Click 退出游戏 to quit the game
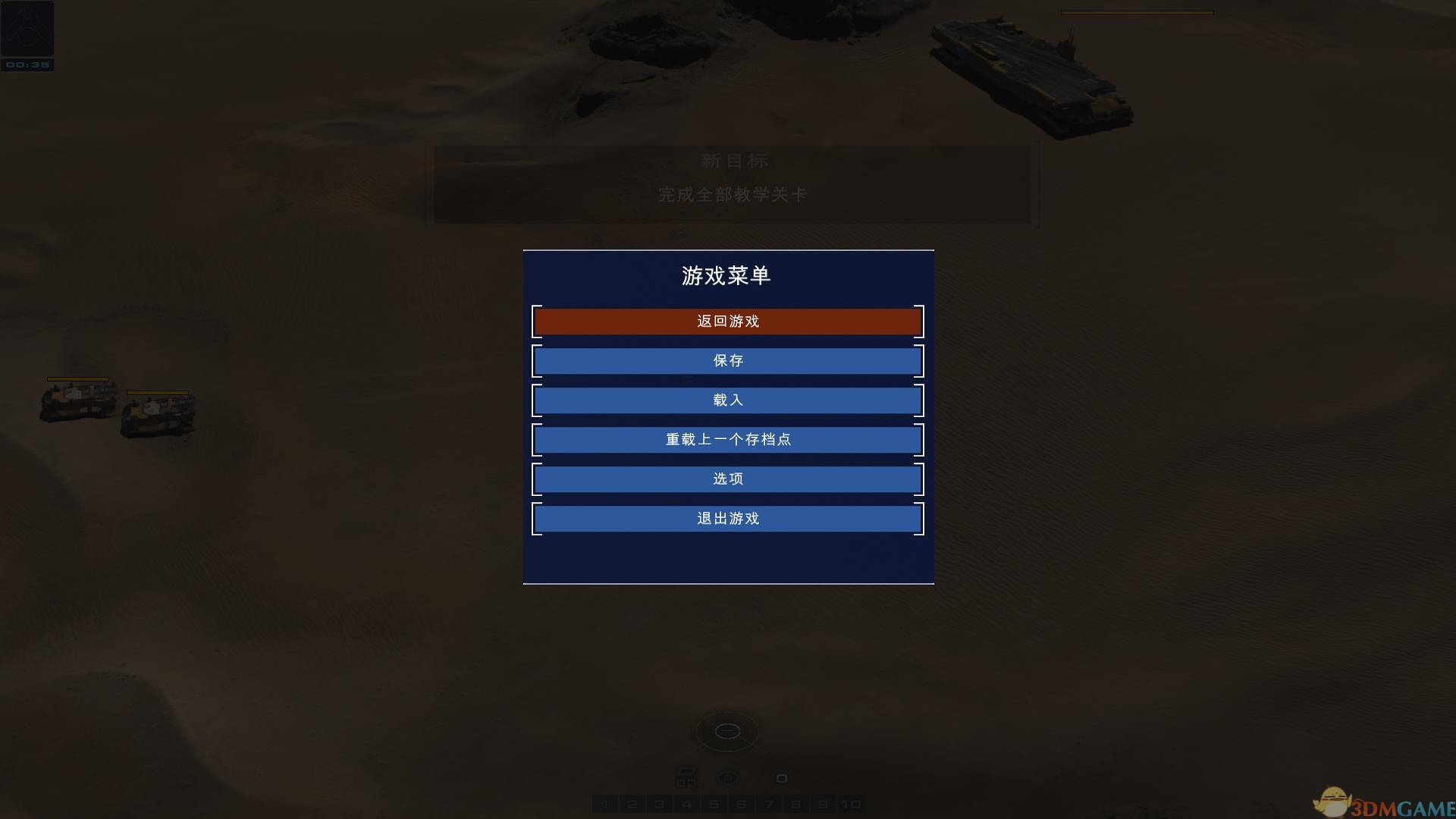Viewport: 1456px width, 819px height. [728, 518]
